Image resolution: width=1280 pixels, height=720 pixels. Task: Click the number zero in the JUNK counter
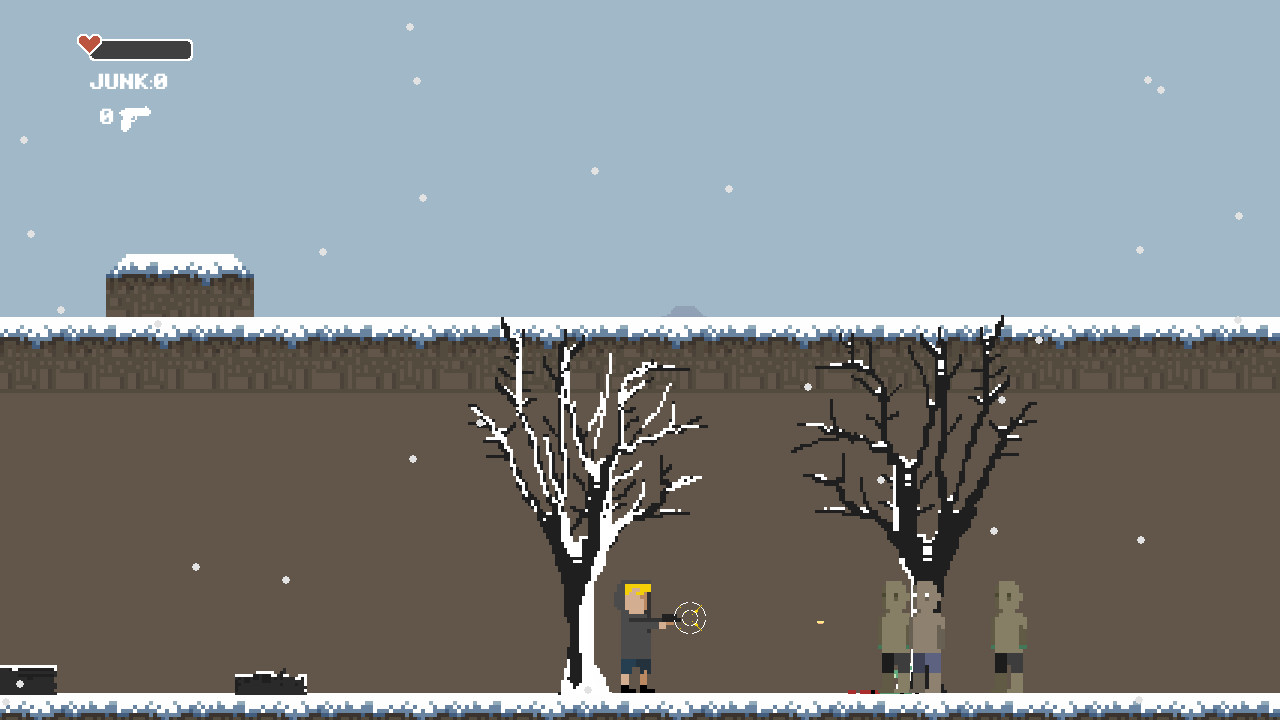(x=160, y=82)
